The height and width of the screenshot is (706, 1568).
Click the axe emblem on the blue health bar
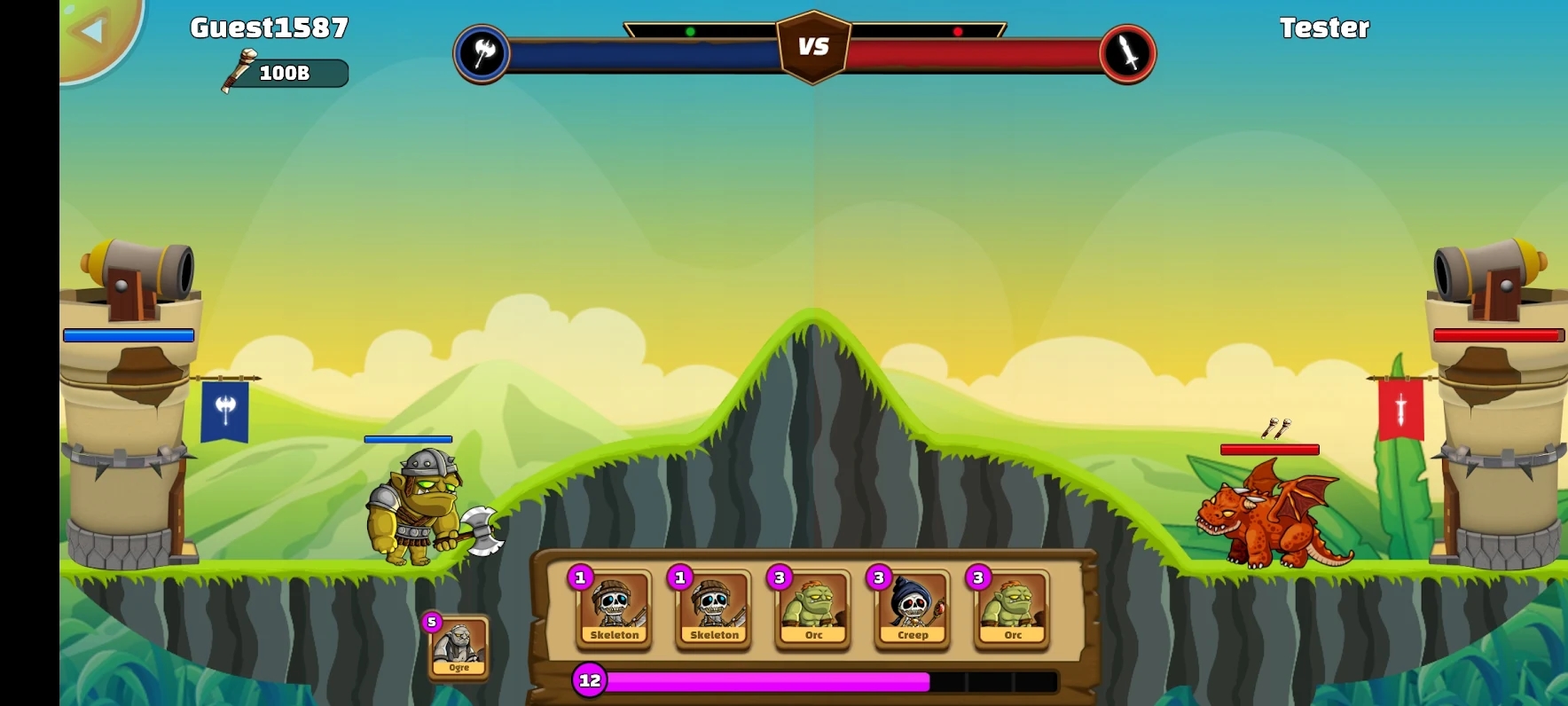(x=482, y=52)
